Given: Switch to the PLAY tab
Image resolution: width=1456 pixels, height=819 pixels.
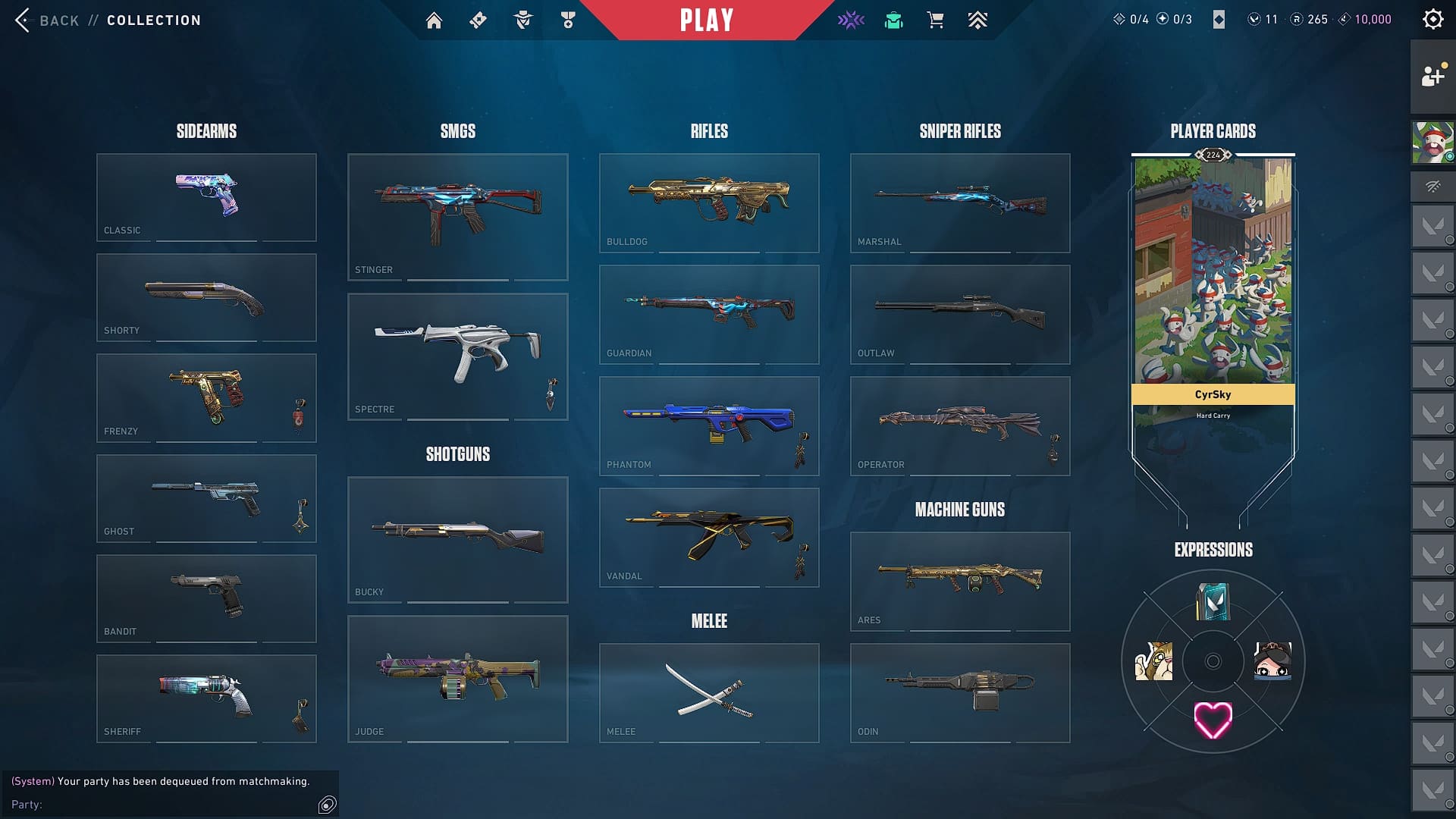Looking at the screenshot, I should point(707,20).
